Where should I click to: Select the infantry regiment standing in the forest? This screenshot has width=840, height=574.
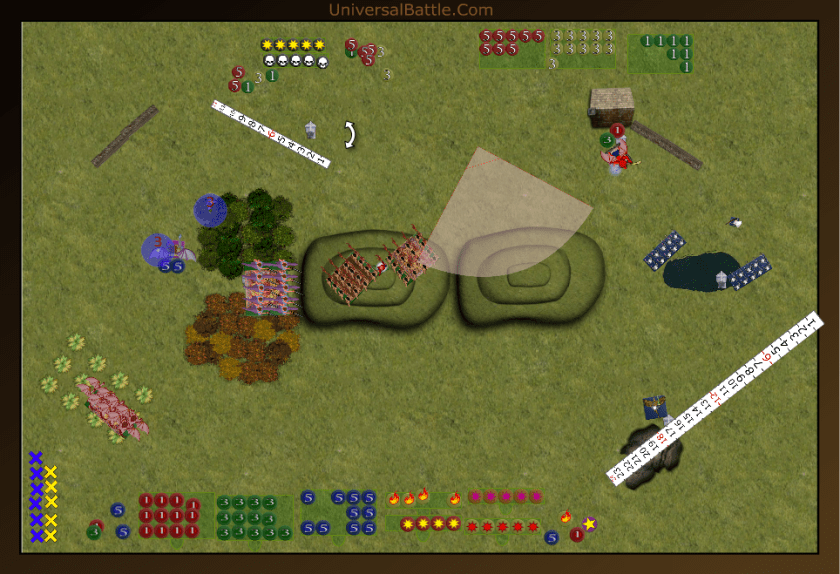coord(270,288)
